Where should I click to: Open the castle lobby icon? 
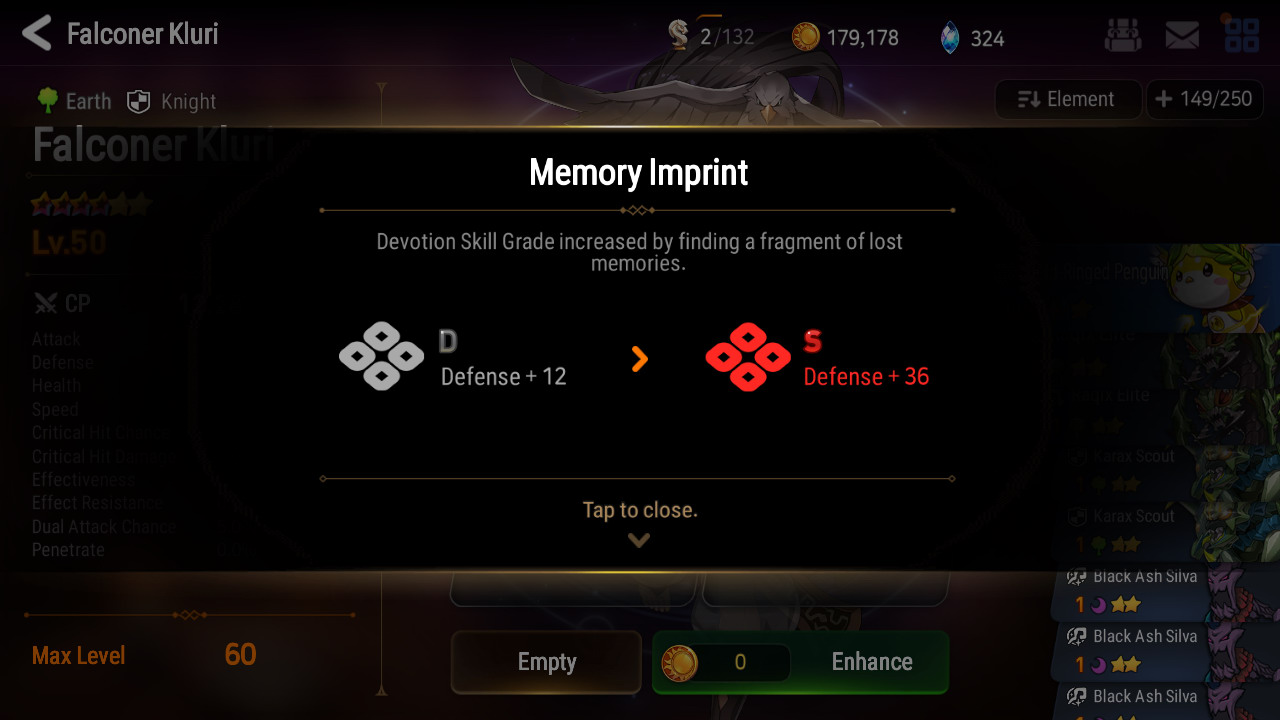click(1122, 36)
